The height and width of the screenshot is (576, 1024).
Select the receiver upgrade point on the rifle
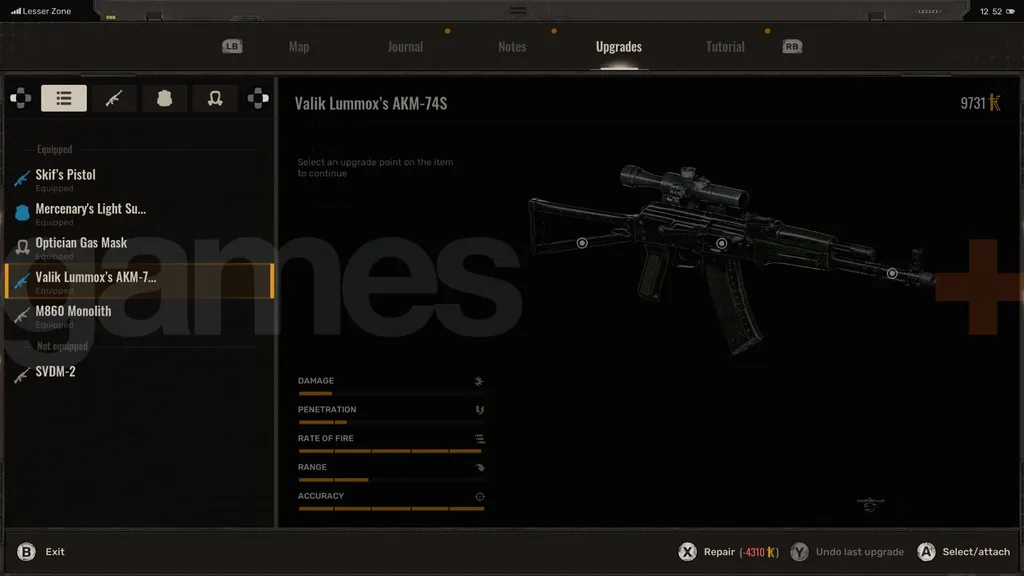[x=721, y=243]
